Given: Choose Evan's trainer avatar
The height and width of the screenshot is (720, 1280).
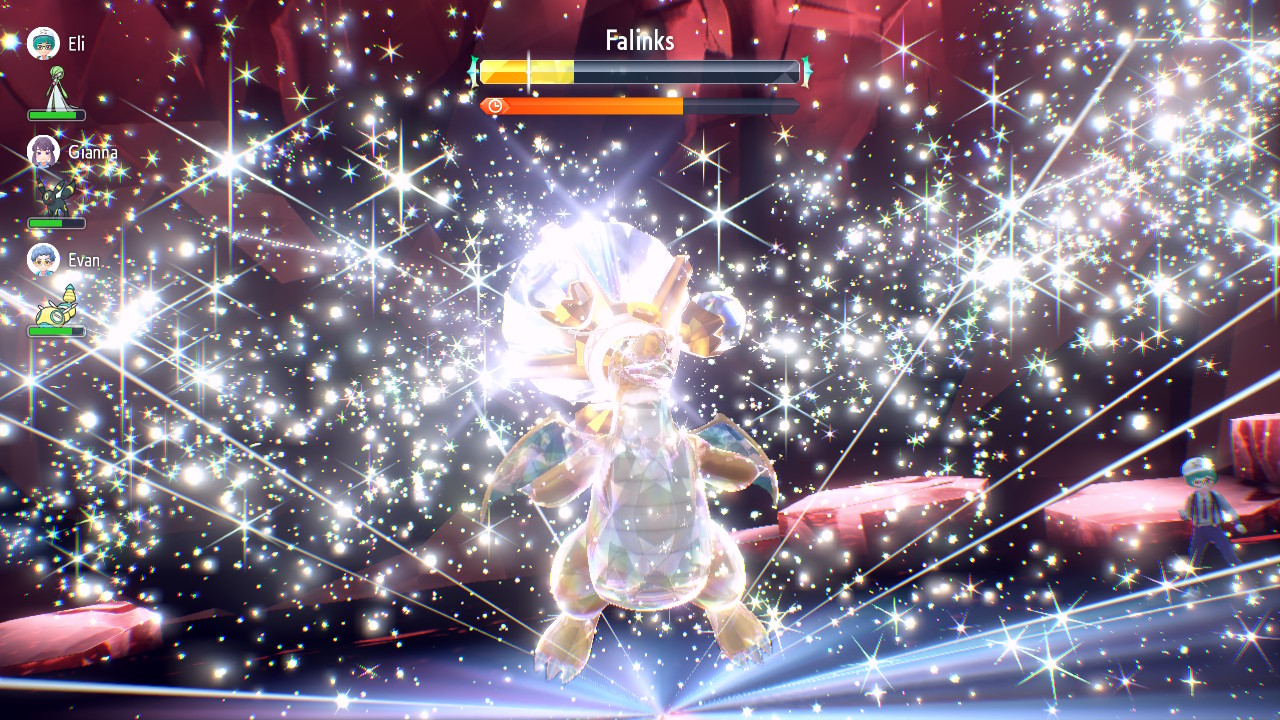Looking at the screenshot, I should tap(43, 259).
